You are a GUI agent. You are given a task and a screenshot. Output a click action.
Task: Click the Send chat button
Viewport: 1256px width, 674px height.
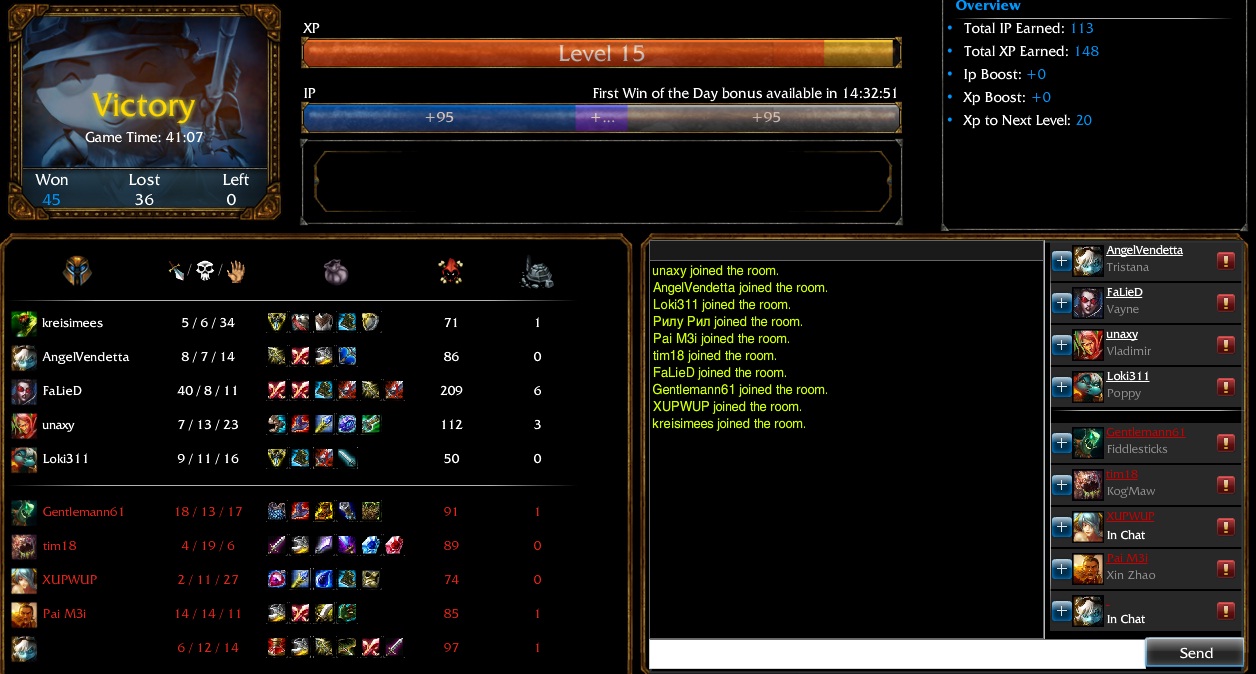1195,653
